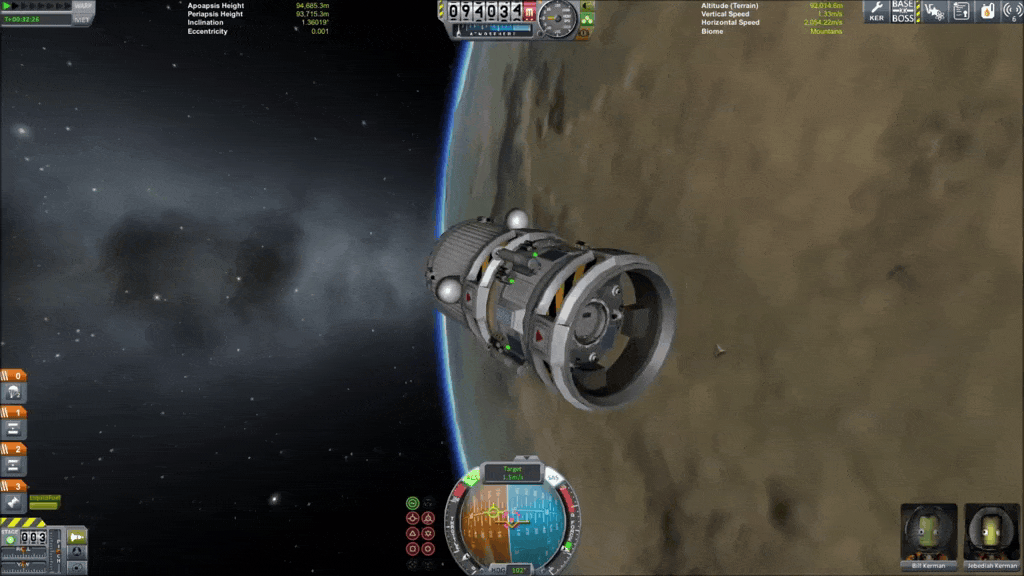The image size is (1024, 576).
Task: Click the time warp arrows control
Action: tap(35, 6)
